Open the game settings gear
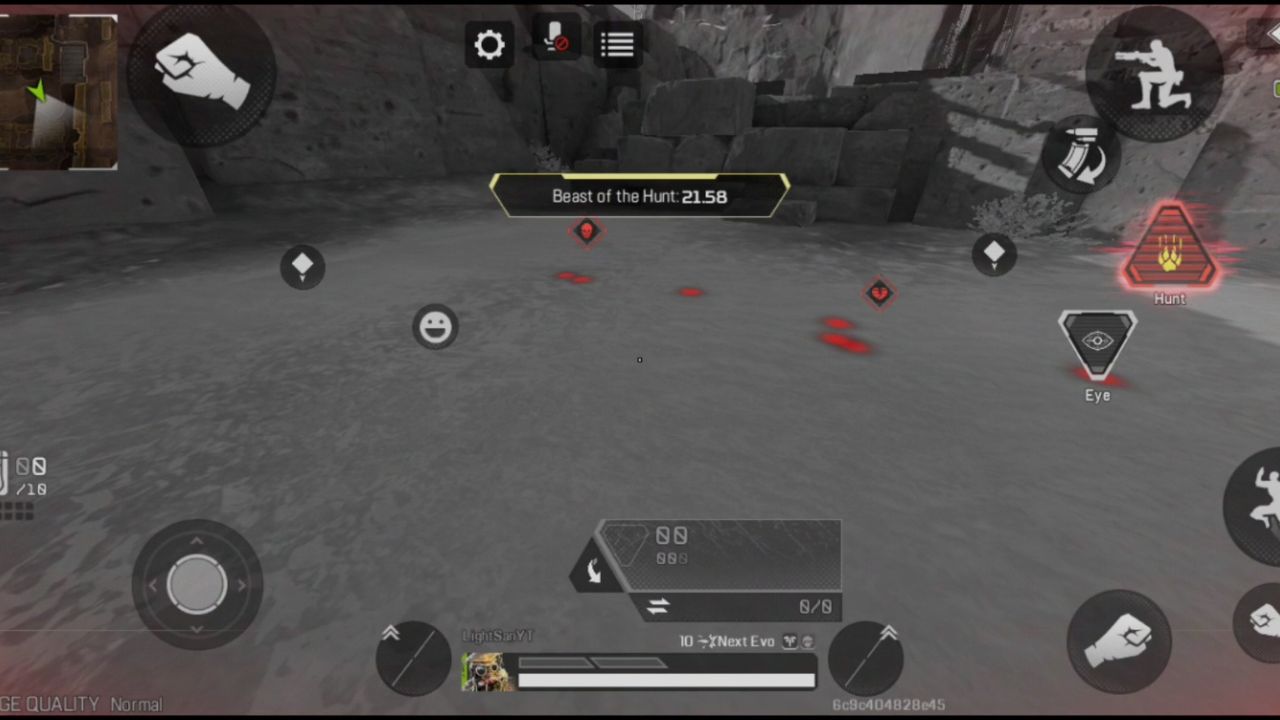Screen dimensions: 1280x720 pyautogui.click(x=489, y=44)
